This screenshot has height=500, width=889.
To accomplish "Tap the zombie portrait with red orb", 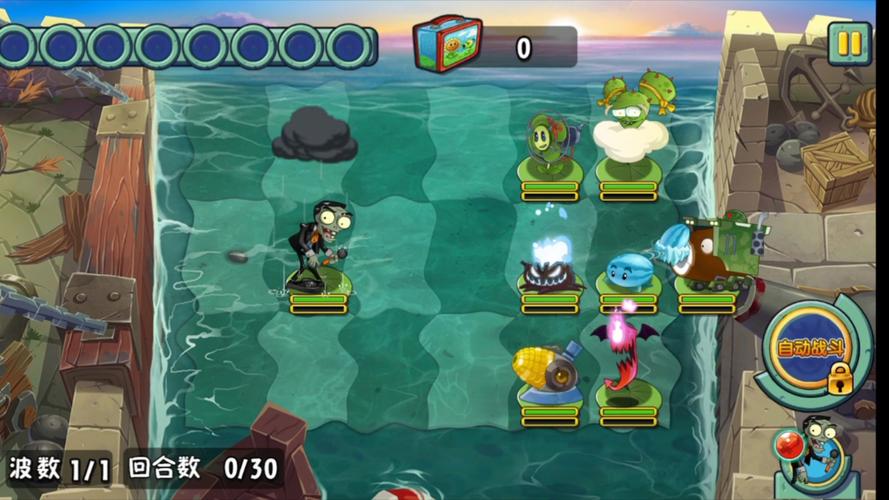I will pos(814,459).
